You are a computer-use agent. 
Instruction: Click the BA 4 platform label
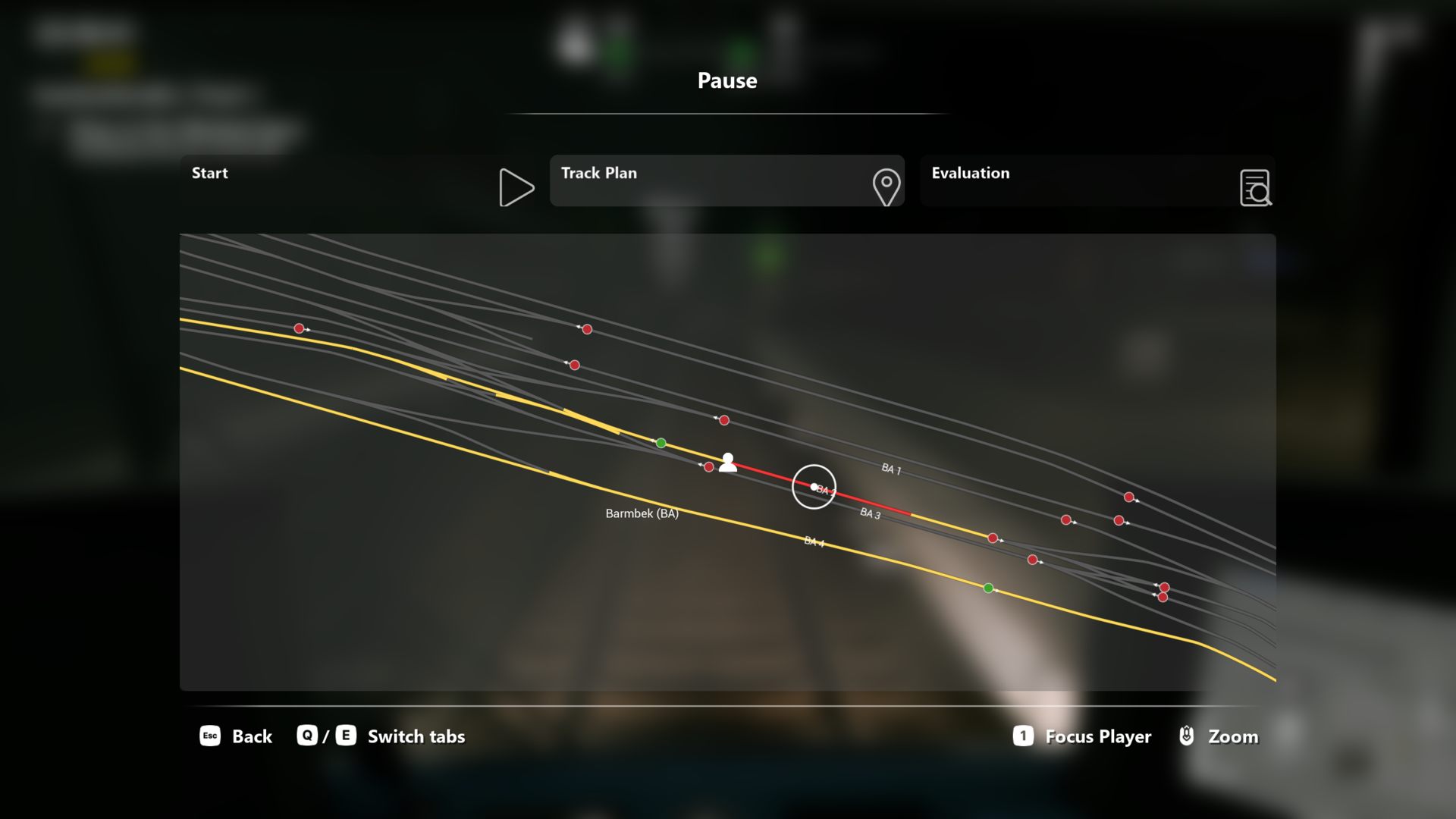[x=814, y=541]
